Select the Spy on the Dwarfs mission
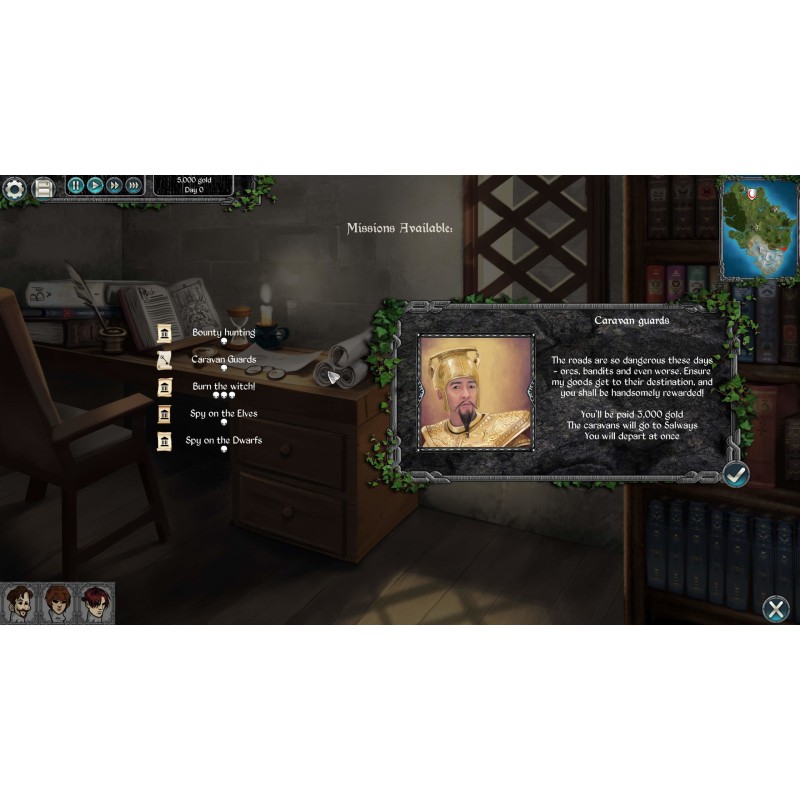The image size is (800, 800). (223, 441)
